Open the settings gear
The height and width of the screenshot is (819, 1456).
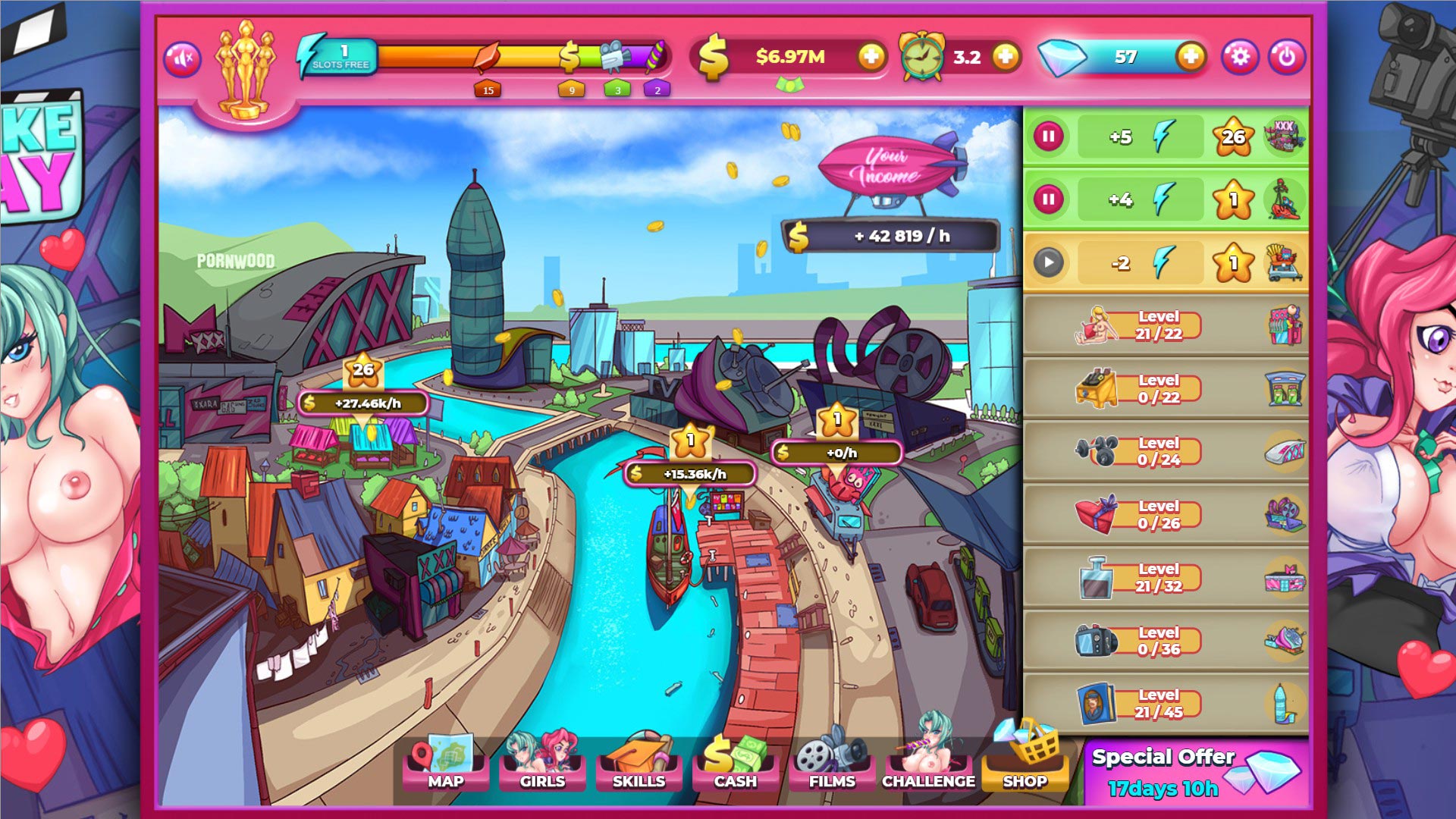[x=1240, y=57]
